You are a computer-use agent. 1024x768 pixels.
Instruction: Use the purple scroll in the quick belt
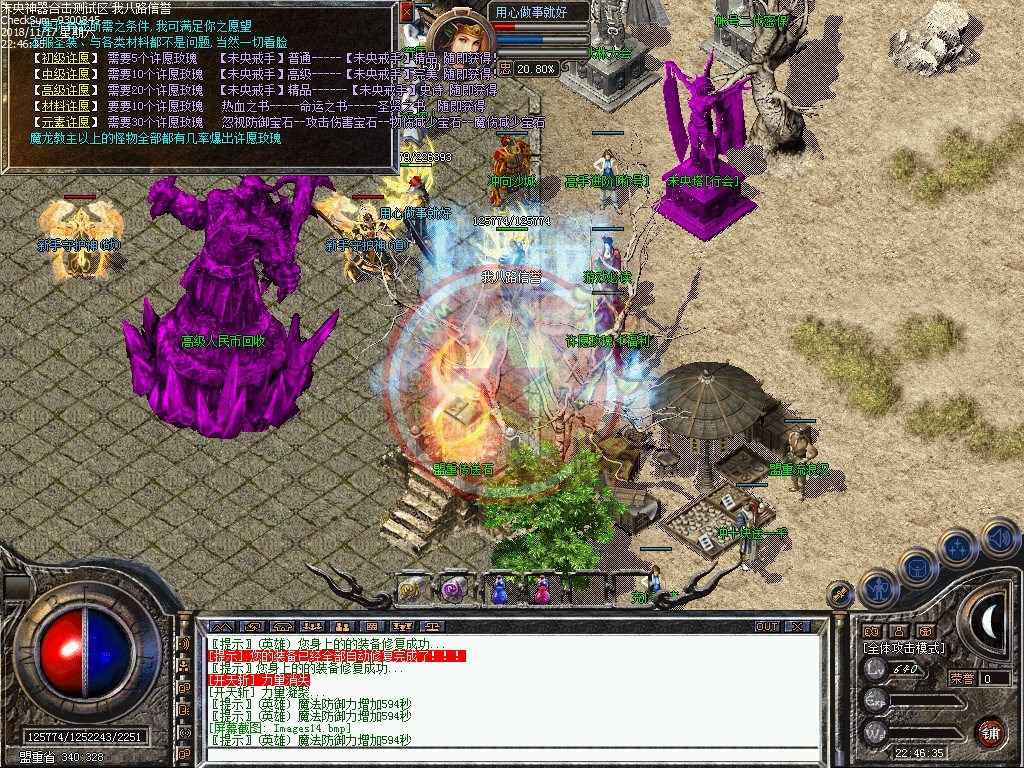pos(453,589)
